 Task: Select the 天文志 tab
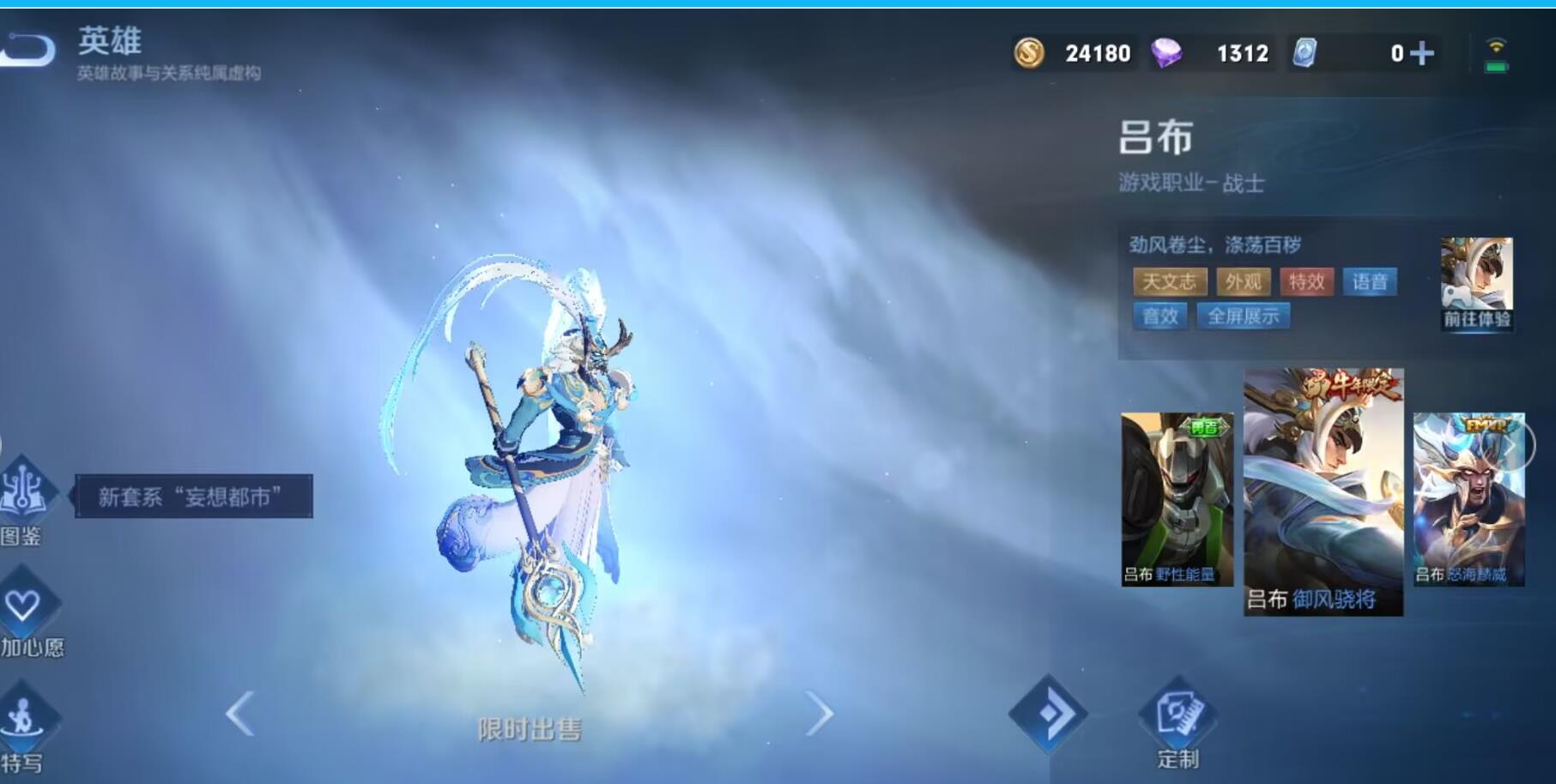coord(1170,281)
